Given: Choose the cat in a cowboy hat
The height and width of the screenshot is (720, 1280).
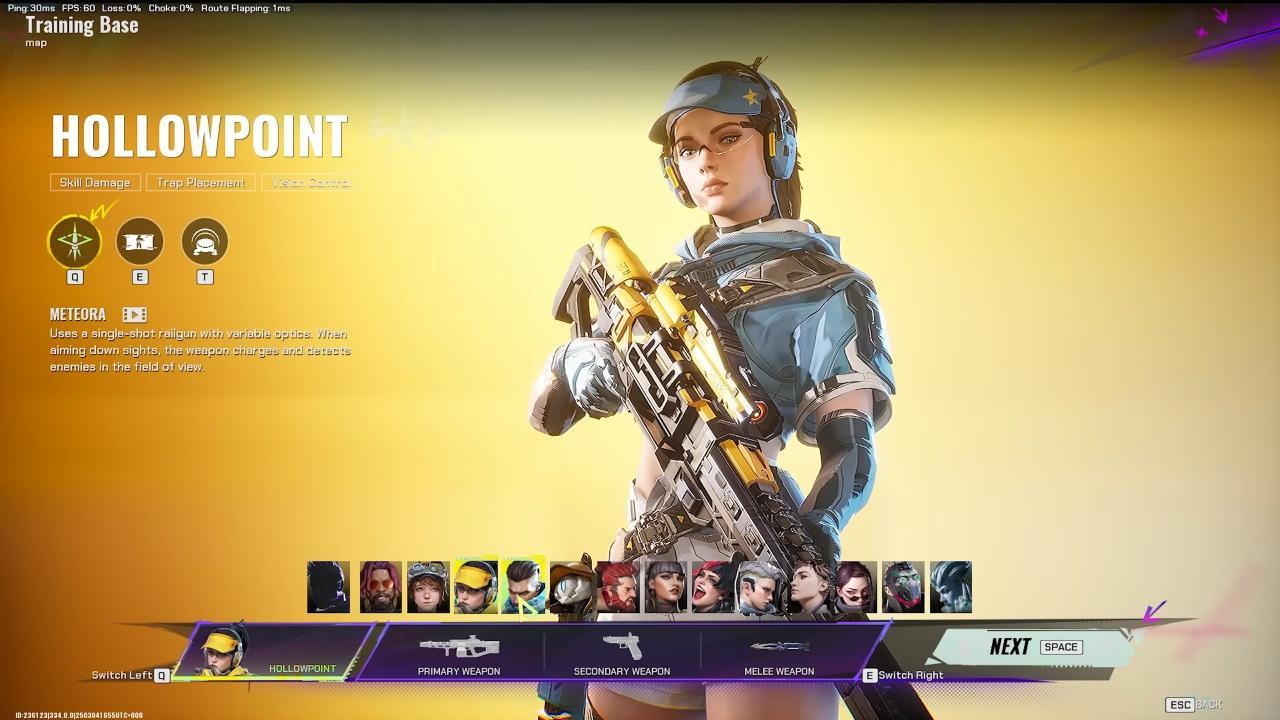Looking at the screenshot, I should pyautogui.click(x=571, y=587).
